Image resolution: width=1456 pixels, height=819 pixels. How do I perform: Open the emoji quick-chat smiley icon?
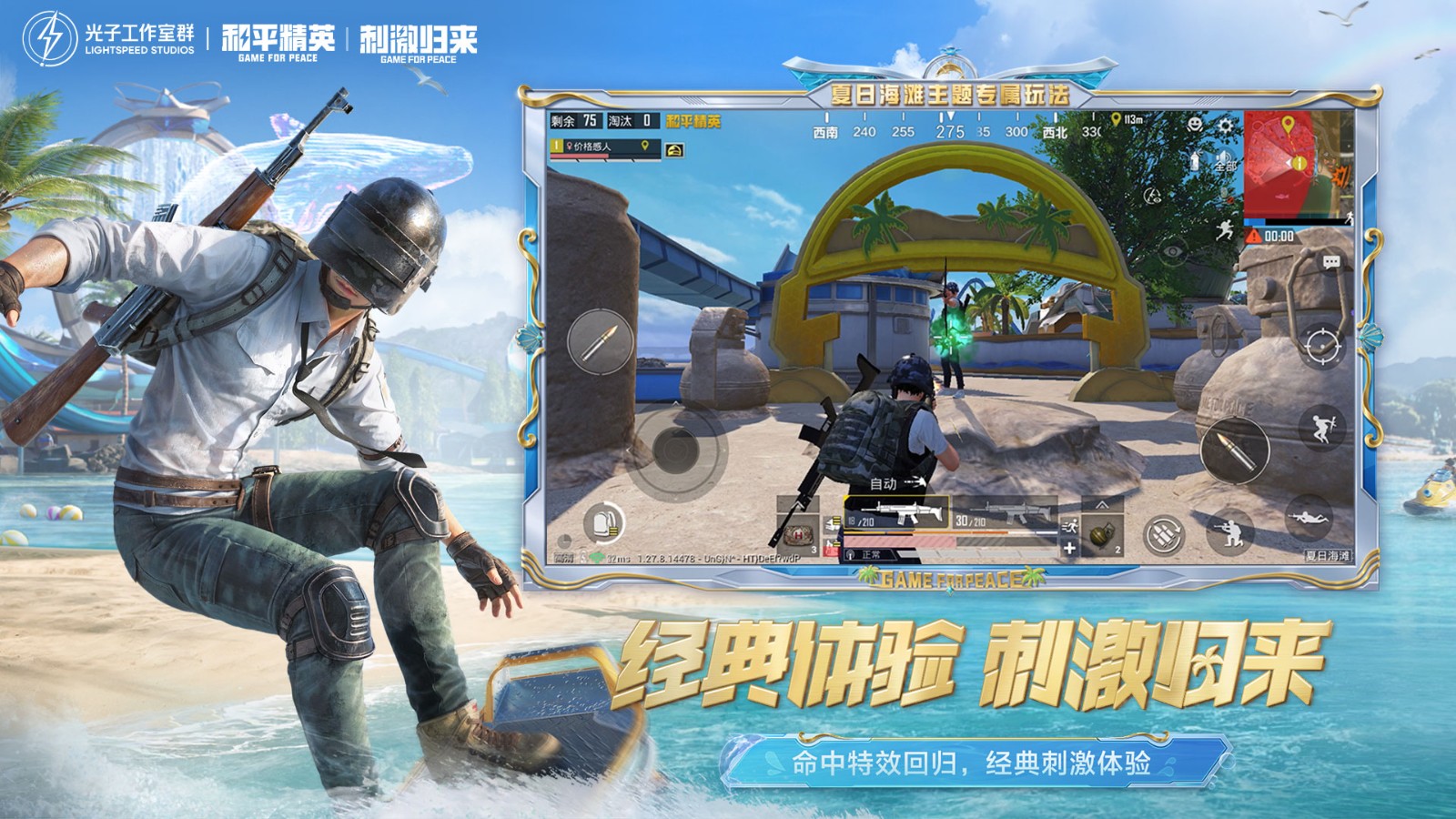(x=1195, y=124)
